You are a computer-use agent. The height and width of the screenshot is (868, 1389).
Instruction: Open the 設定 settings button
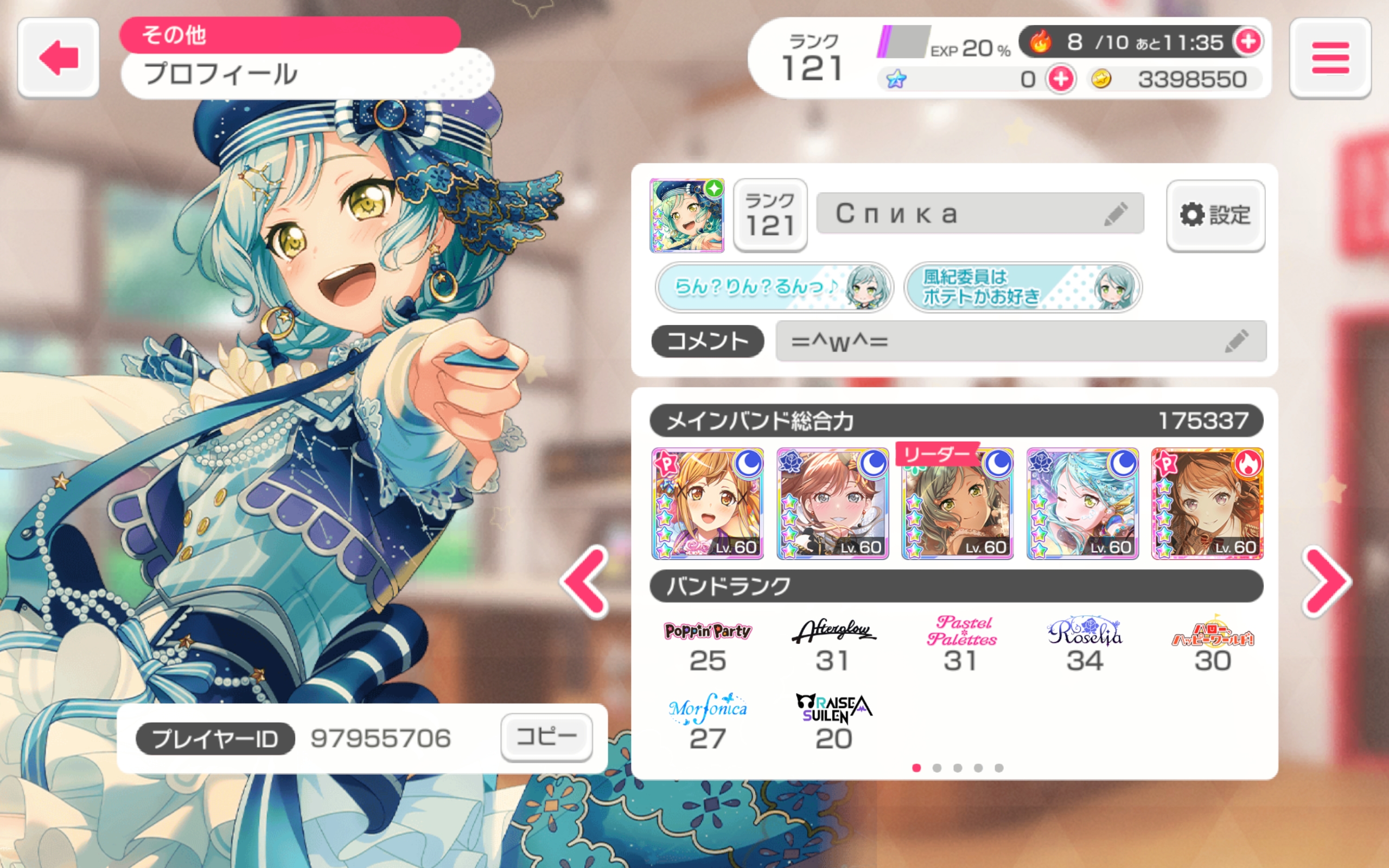(1216, 215)
